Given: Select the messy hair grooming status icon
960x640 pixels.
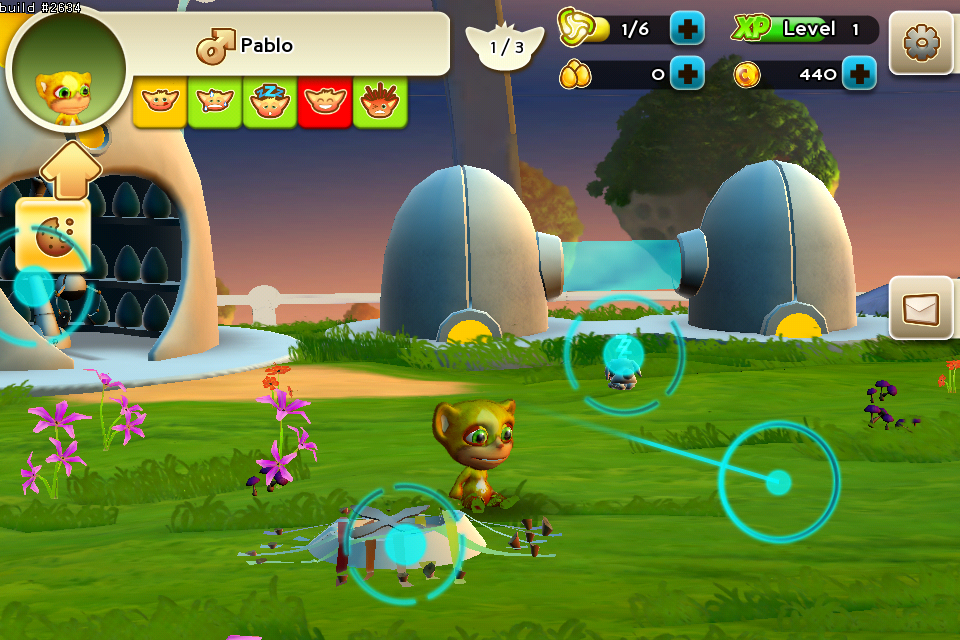Looking at the screenshot, I should tap(380, 101).
